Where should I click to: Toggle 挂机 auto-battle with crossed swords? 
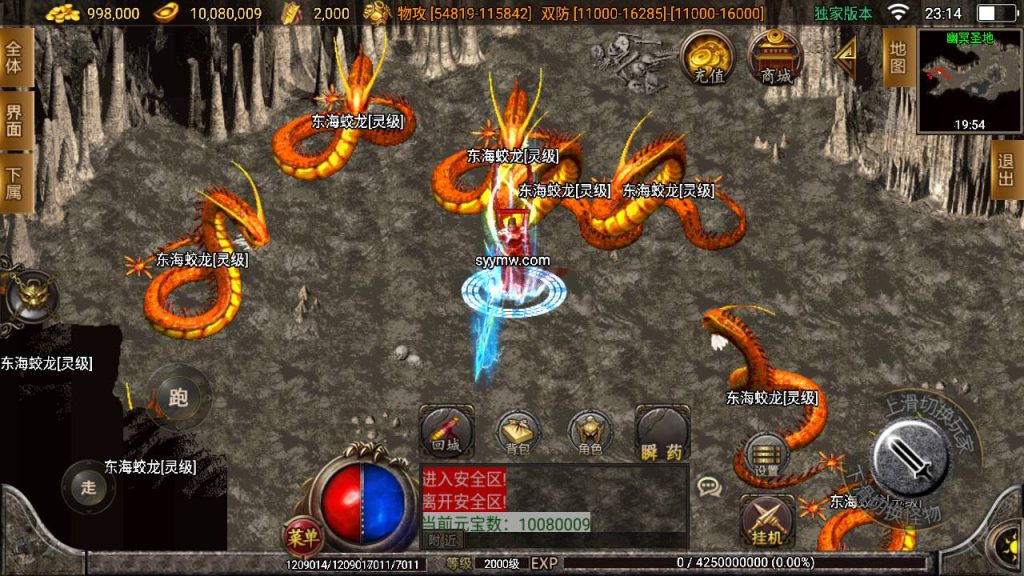click(x=767, y=522)
